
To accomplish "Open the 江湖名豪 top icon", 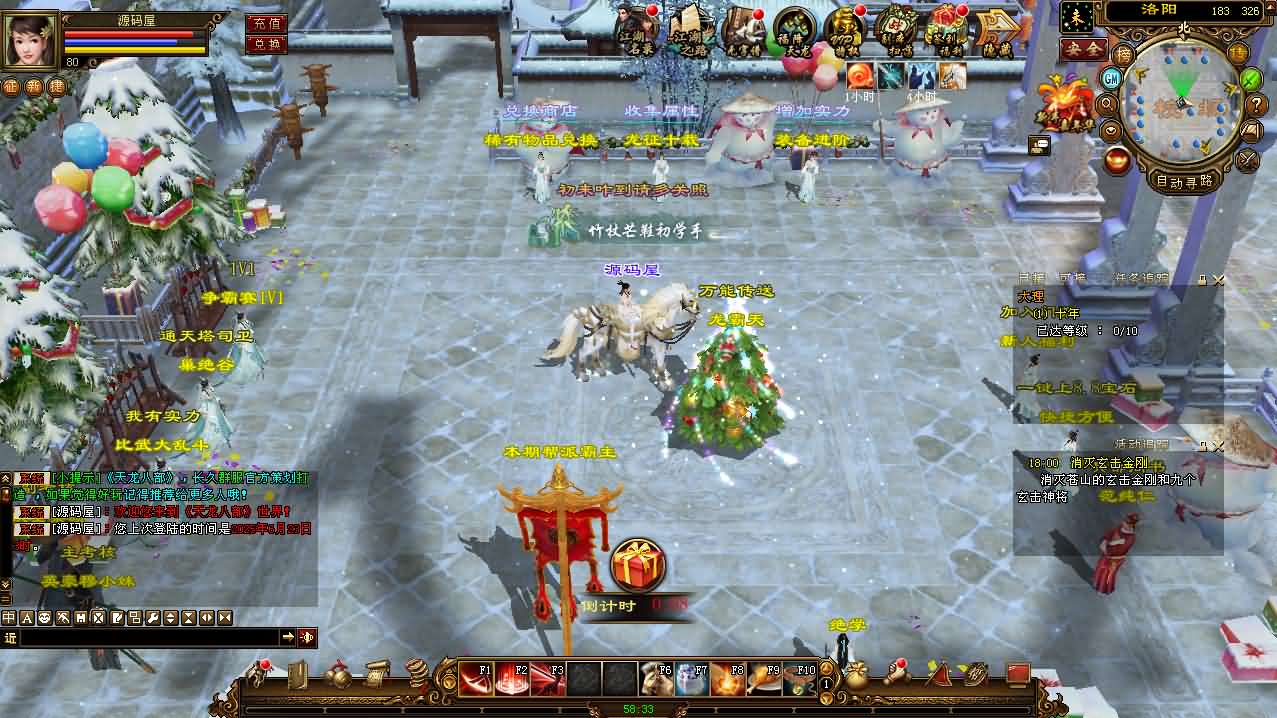I will (x=637, y=30).
